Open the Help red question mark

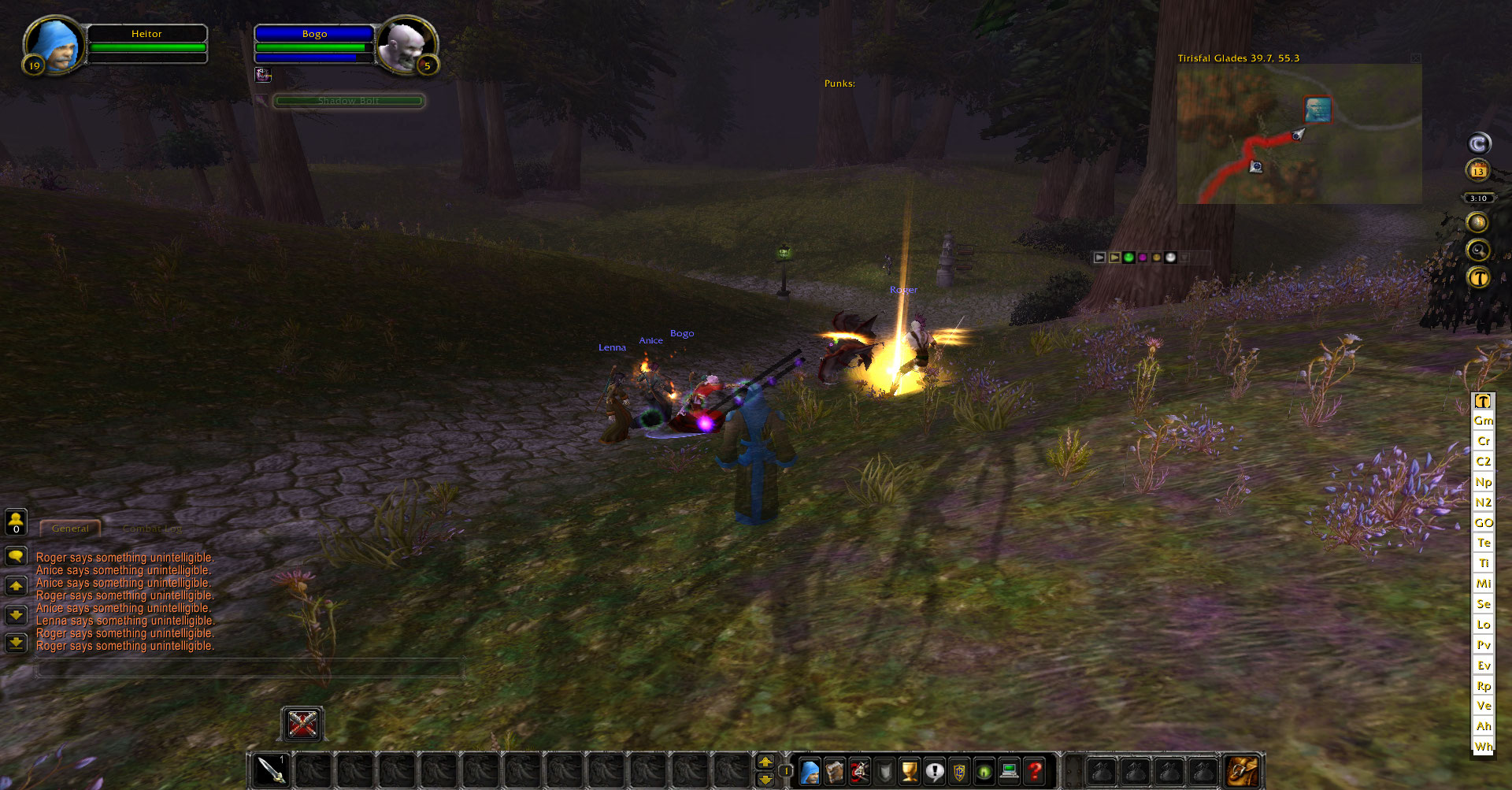coord(1034,771)
